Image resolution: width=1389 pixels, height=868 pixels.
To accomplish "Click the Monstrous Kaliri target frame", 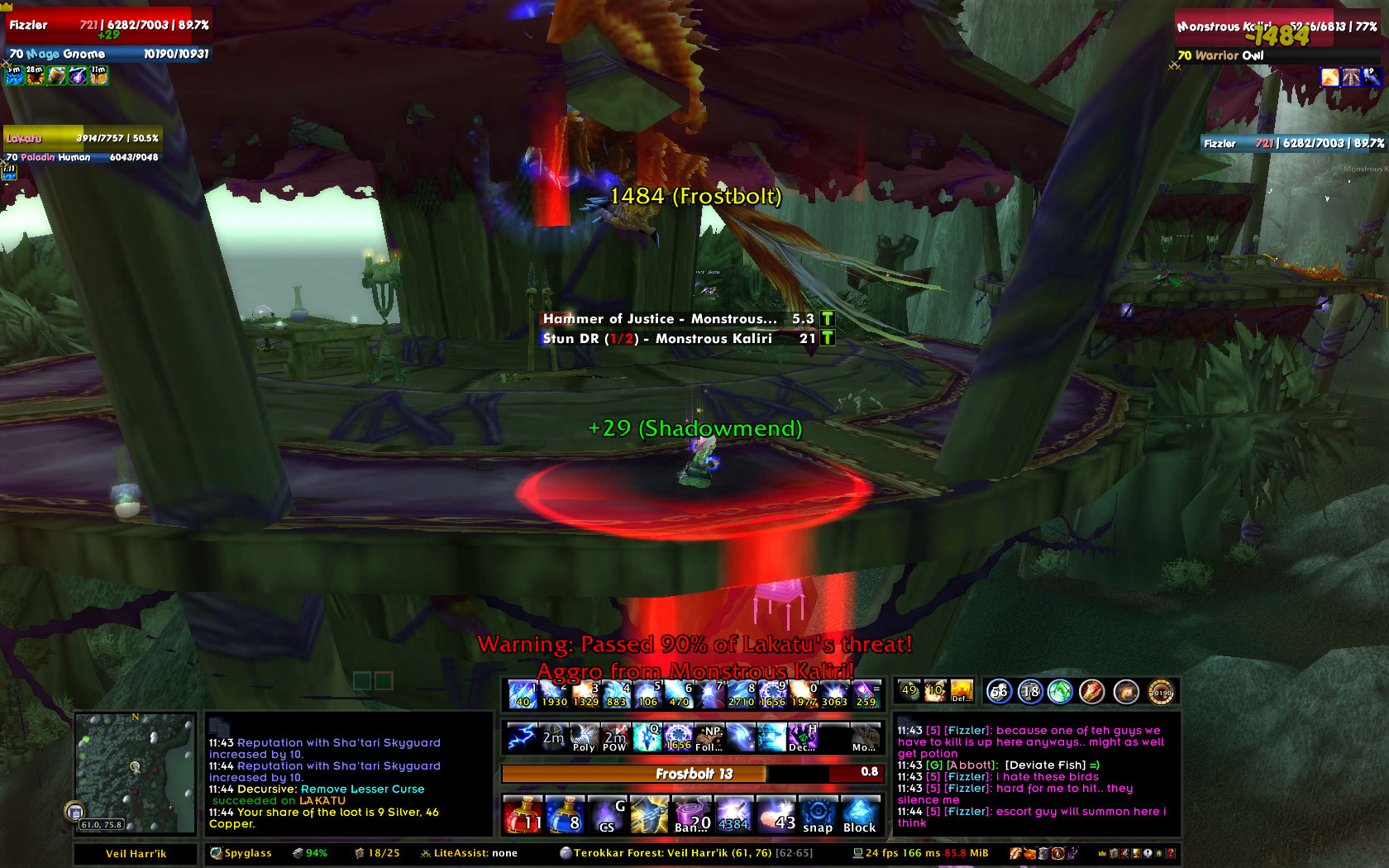I will click(x=1277, y=39).
